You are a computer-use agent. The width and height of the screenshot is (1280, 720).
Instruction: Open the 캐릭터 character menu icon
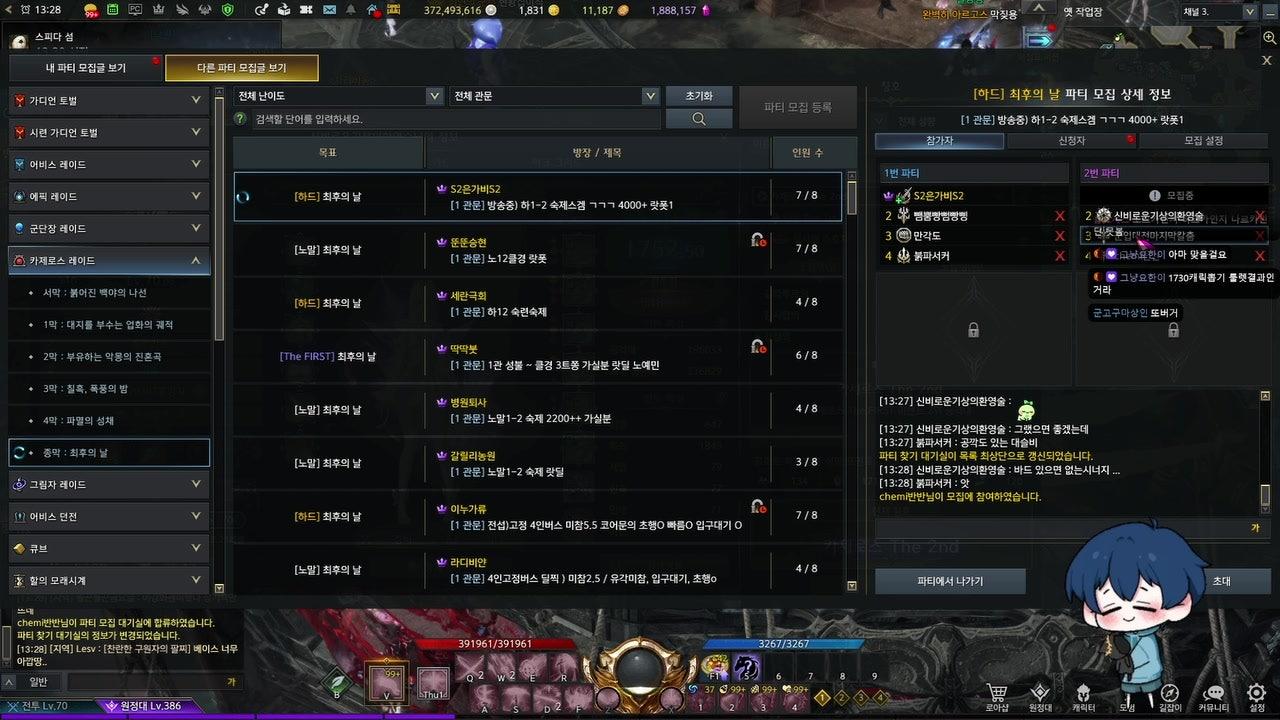[1083, 691]
